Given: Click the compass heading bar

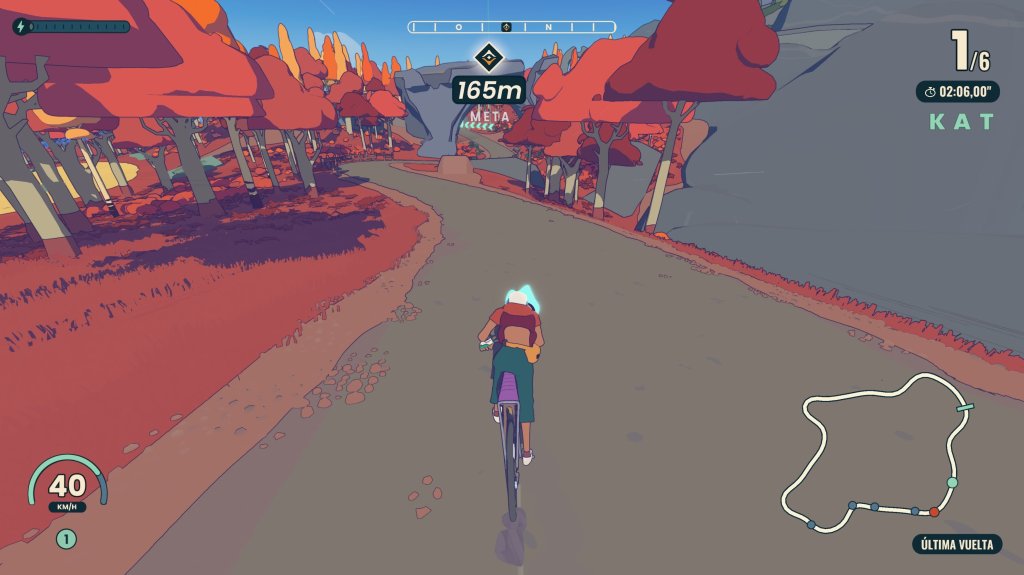Looking at the screenshot, I should pos(511,27).
